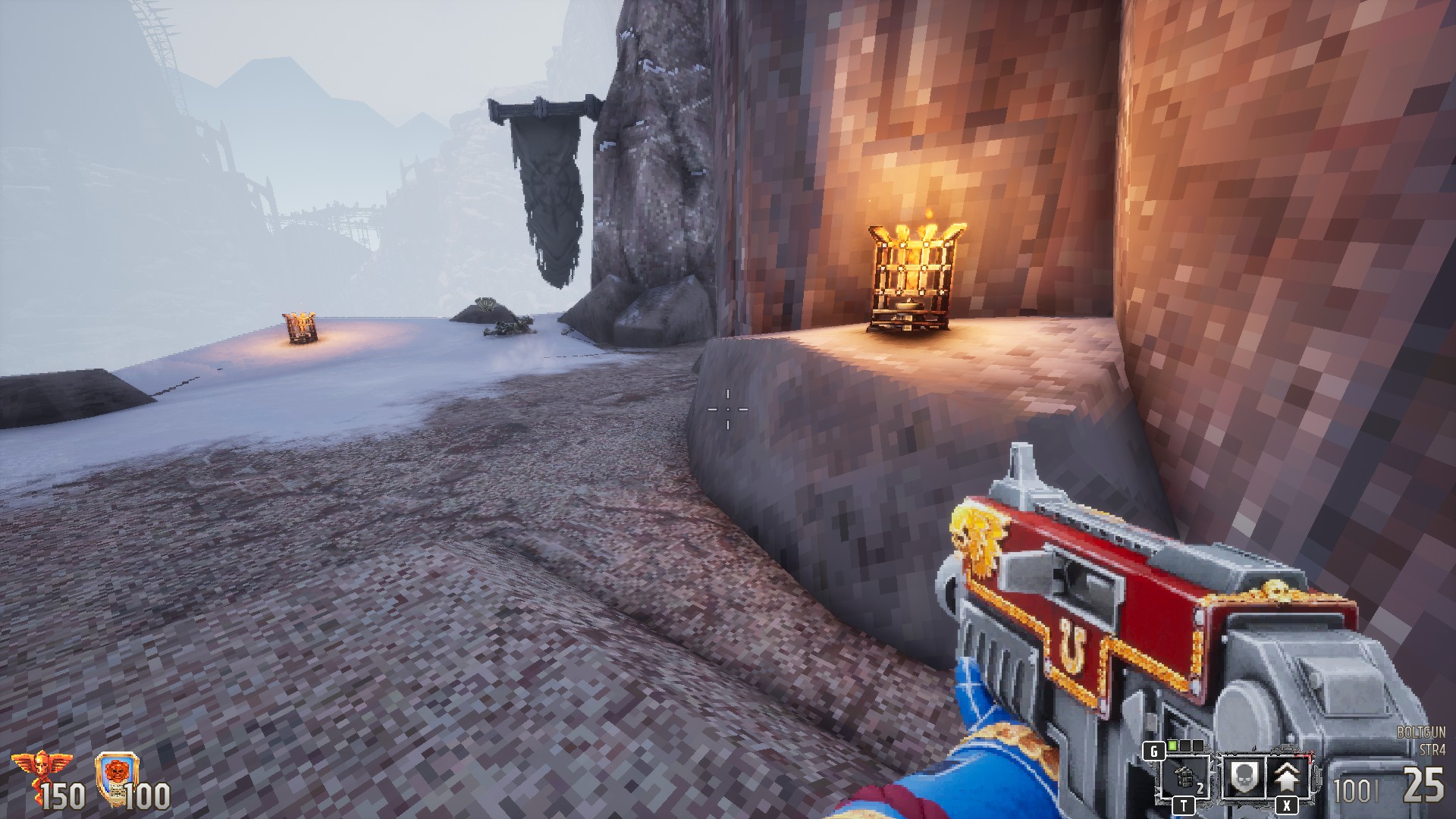Click the crosshair at screen center
The width and height of the screenshot is (1456, 819).
[x=728, y=409]
